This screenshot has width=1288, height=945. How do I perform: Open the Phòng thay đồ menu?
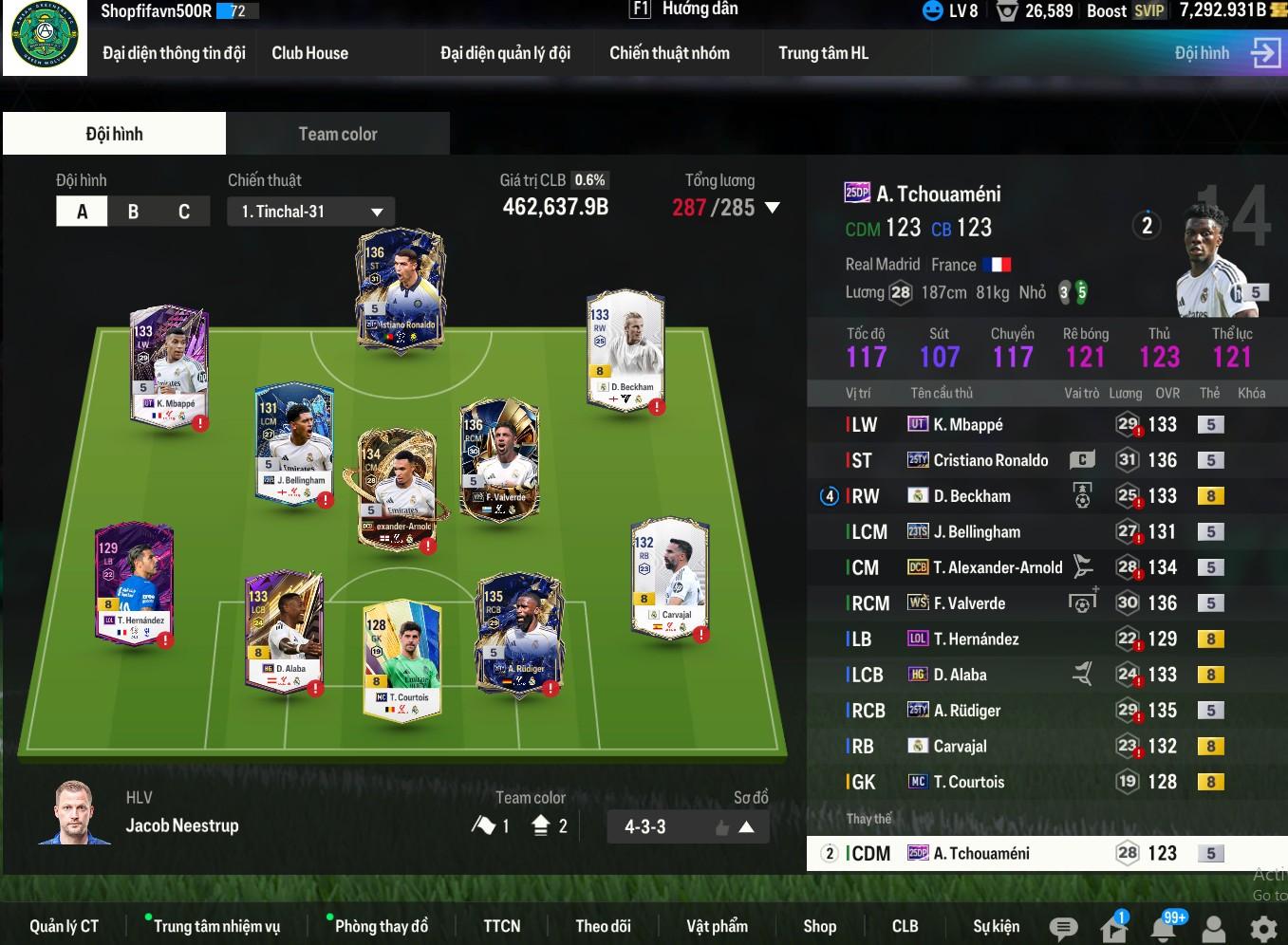tap(381, 926)
